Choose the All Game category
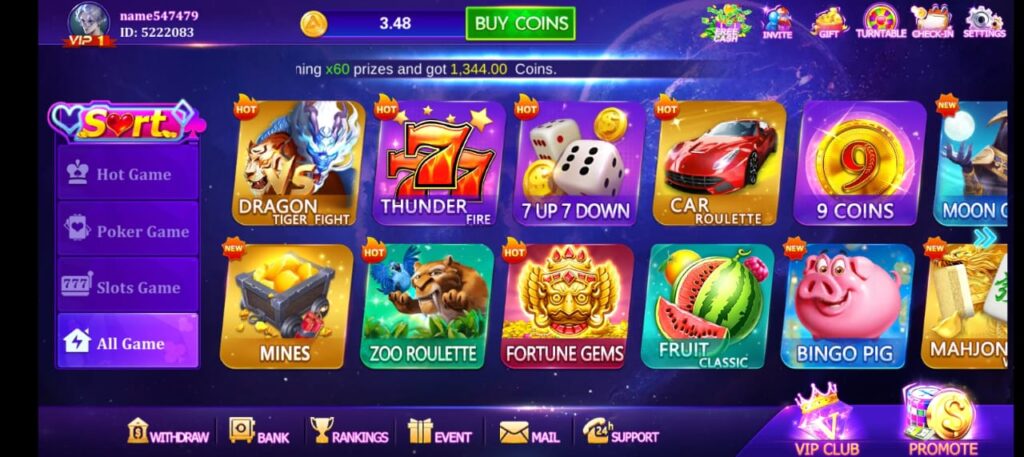The width and height of the screenshot is (1024, 457). (x=128, y=343)
